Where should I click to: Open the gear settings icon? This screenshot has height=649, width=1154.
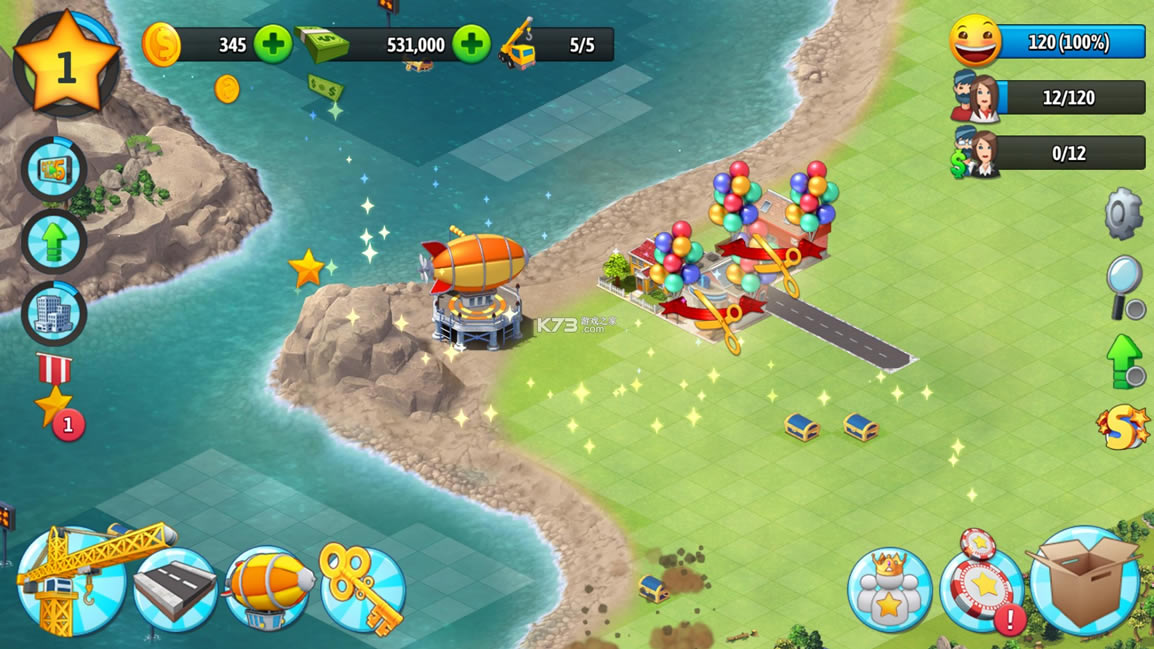coord(1123,213)
